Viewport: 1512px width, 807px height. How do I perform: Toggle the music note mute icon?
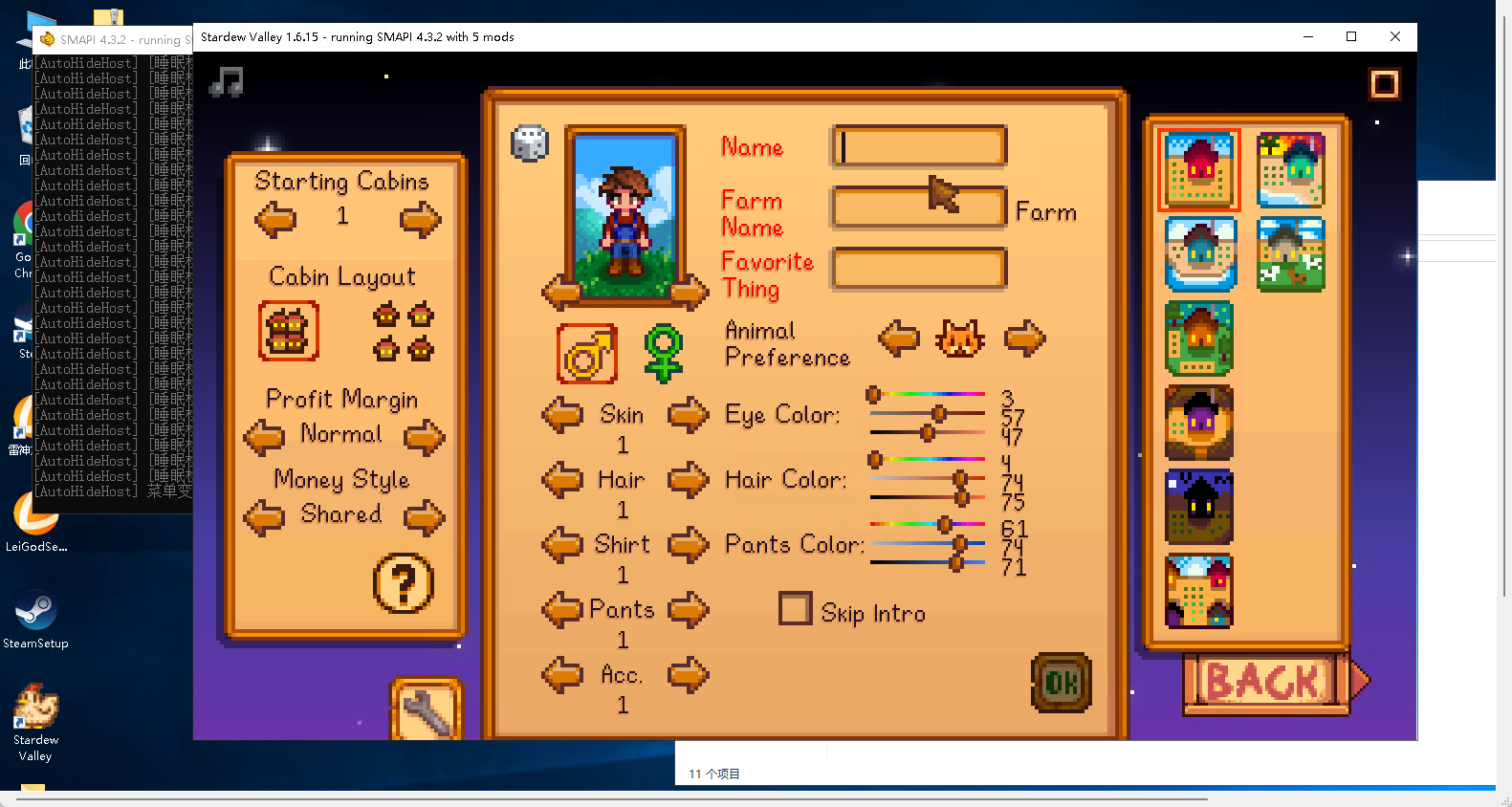(227, 81)
